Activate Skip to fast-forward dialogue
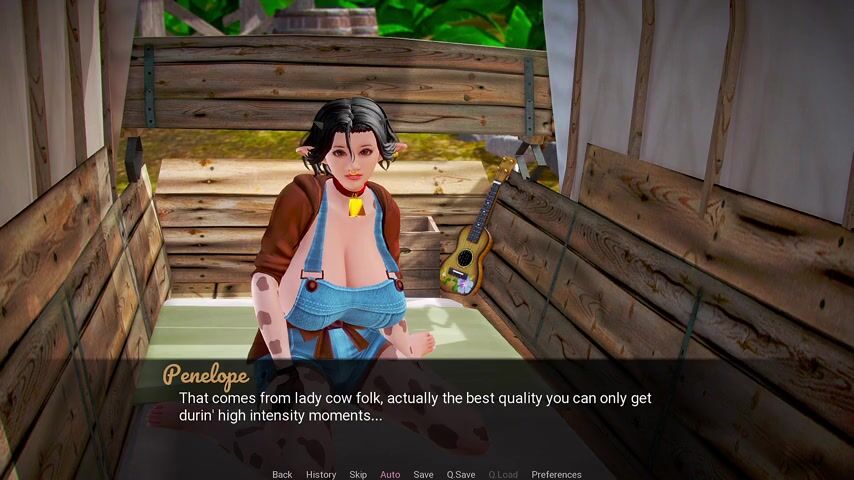854x480 pixels. (x=358, y=475)
